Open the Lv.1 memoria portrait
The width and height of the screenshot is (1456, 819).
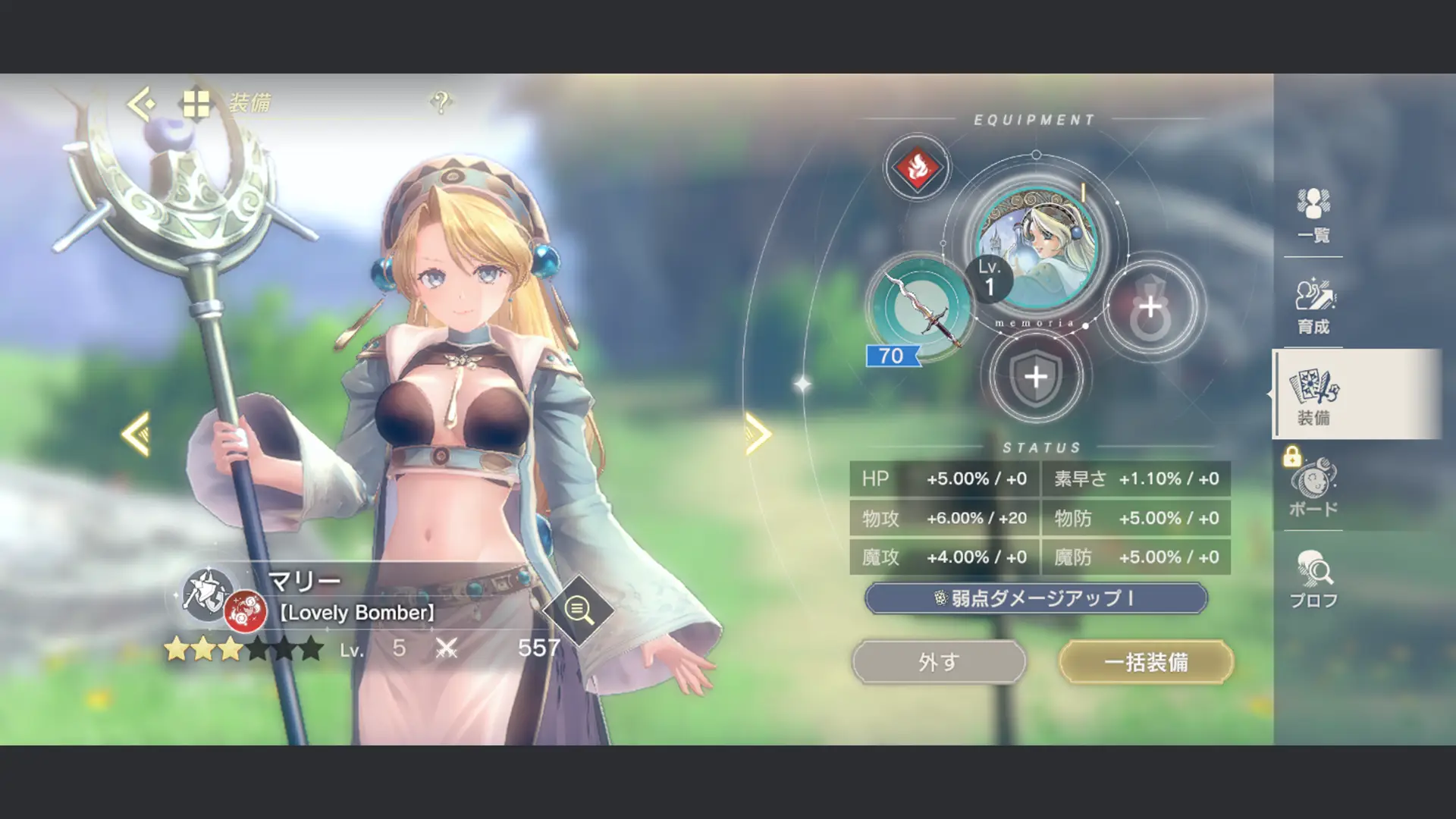pos(1037,248)
